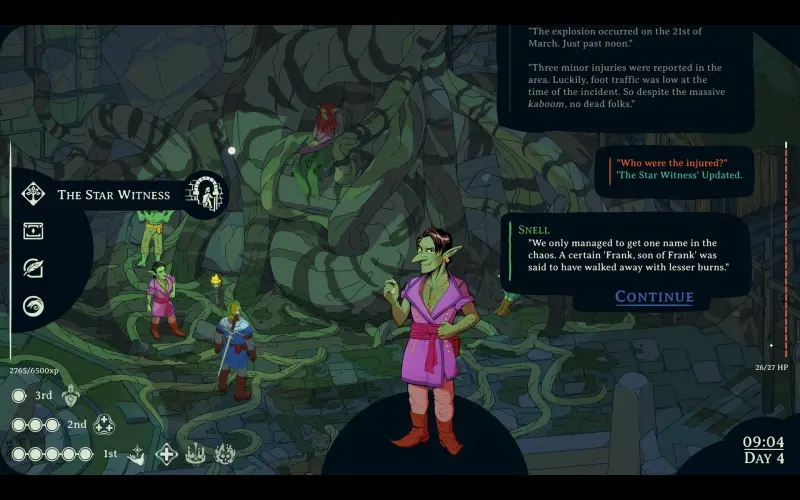Screen dimensions: 800x500
Task: Open the feather quill journal icon
Action: point(34,268)
